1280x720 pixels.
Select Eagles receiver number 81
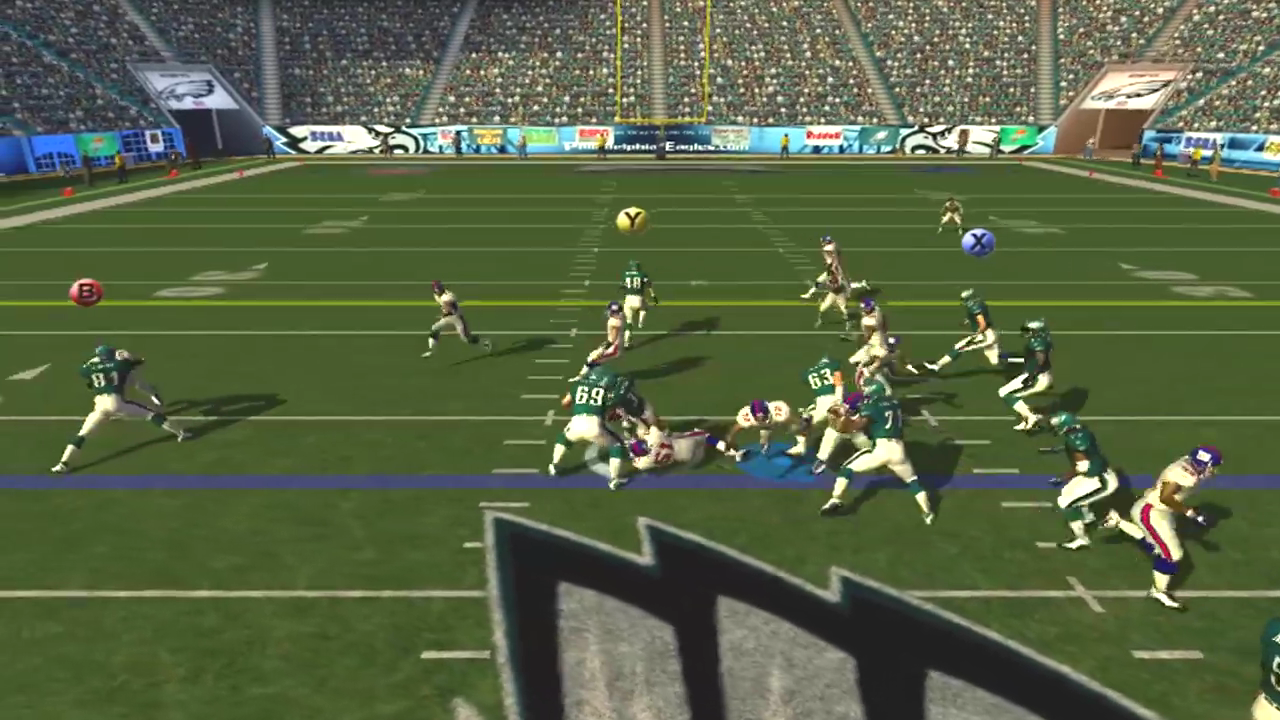110,390
